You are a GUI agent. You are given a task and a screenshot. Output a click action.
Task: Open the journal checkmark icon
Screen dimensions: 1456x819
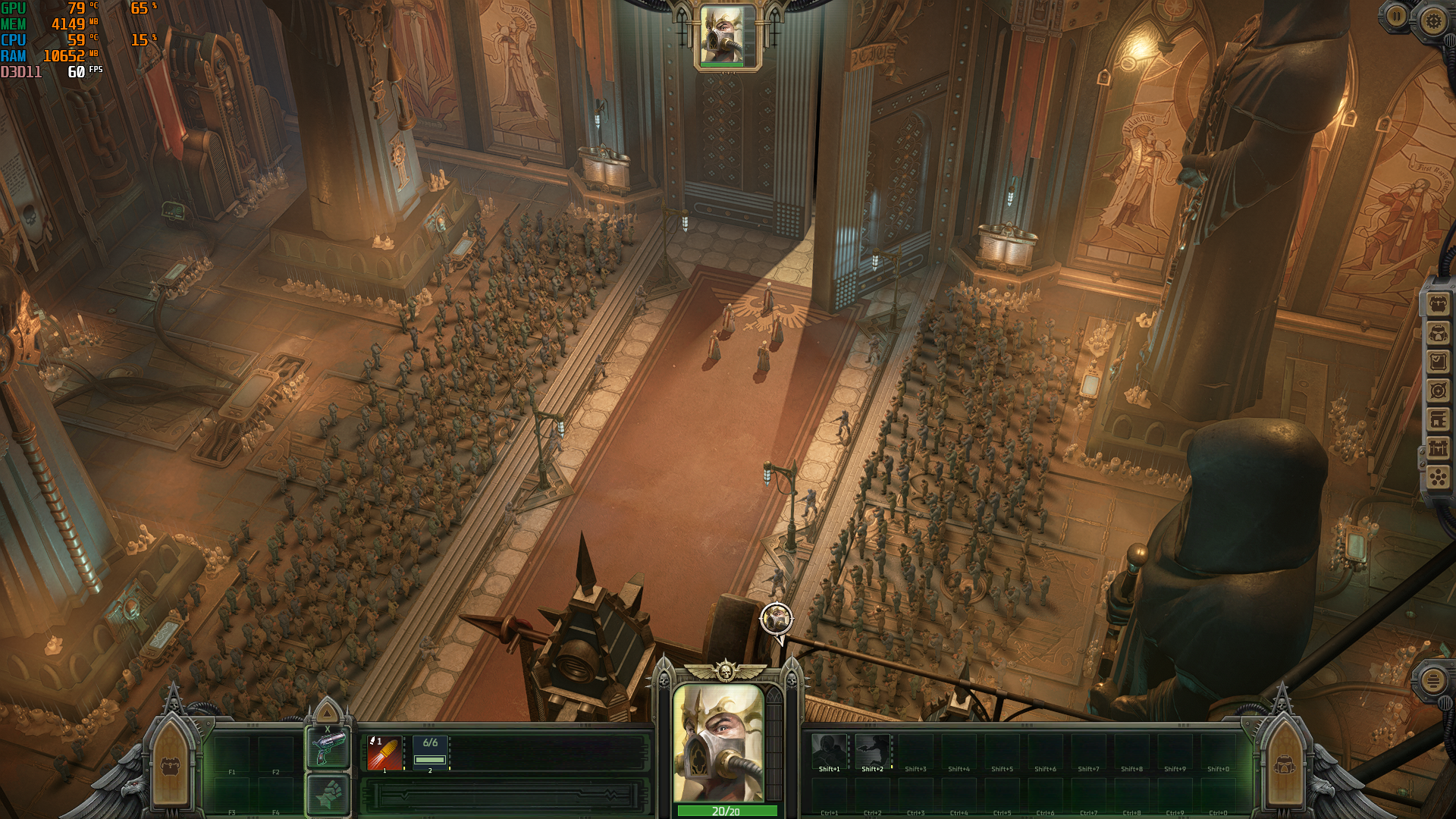(1438, 362)
